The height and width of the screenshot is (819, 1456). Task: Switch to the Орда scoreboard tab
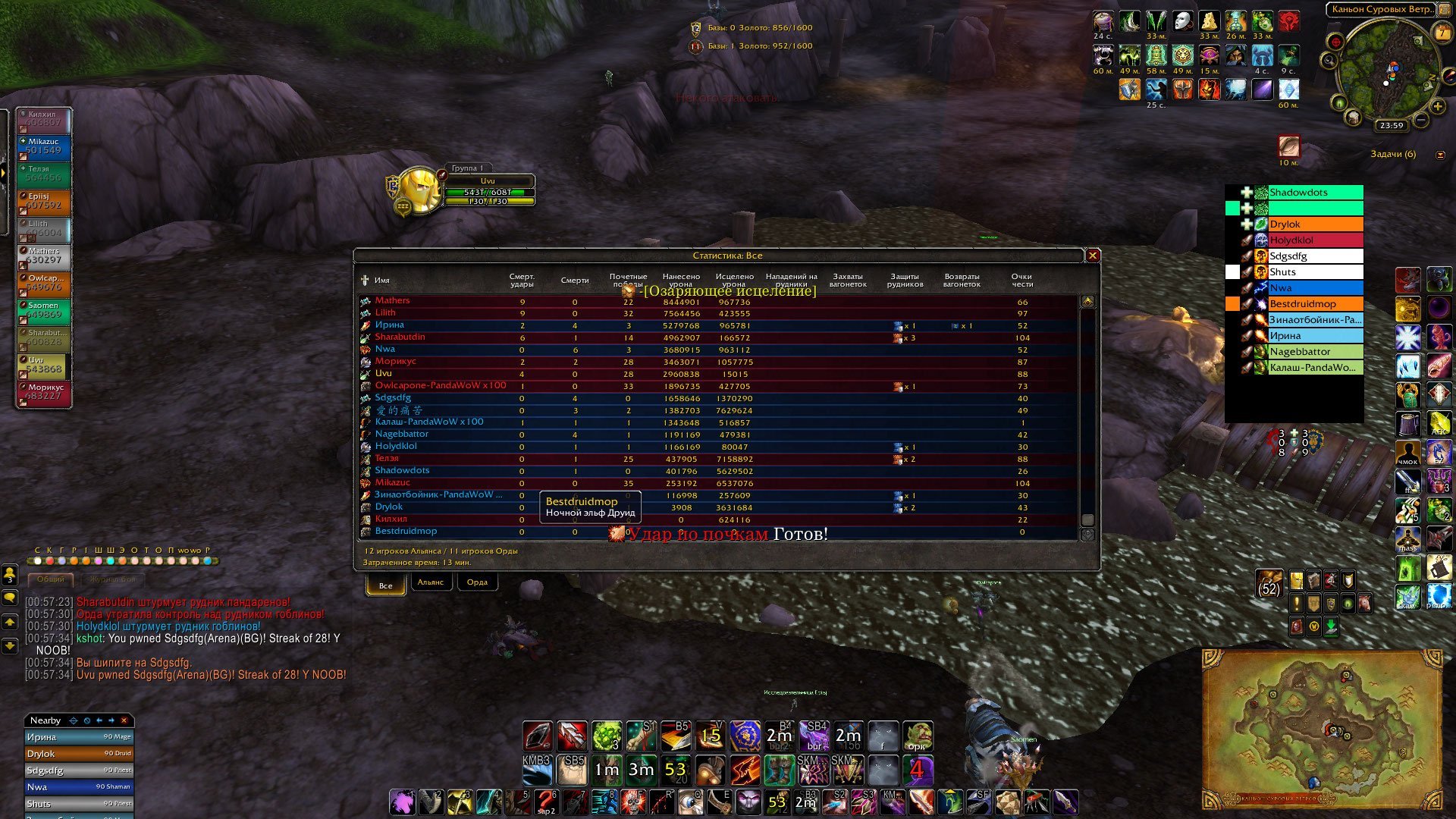coord(477,582)
